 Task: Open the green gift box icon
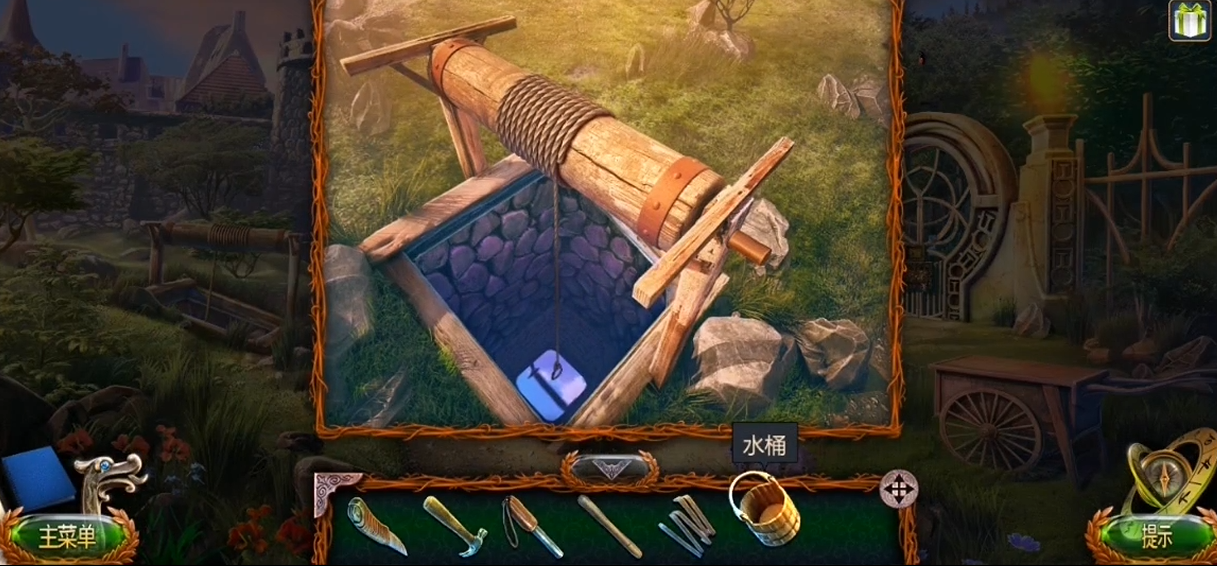coord(1189,20)
